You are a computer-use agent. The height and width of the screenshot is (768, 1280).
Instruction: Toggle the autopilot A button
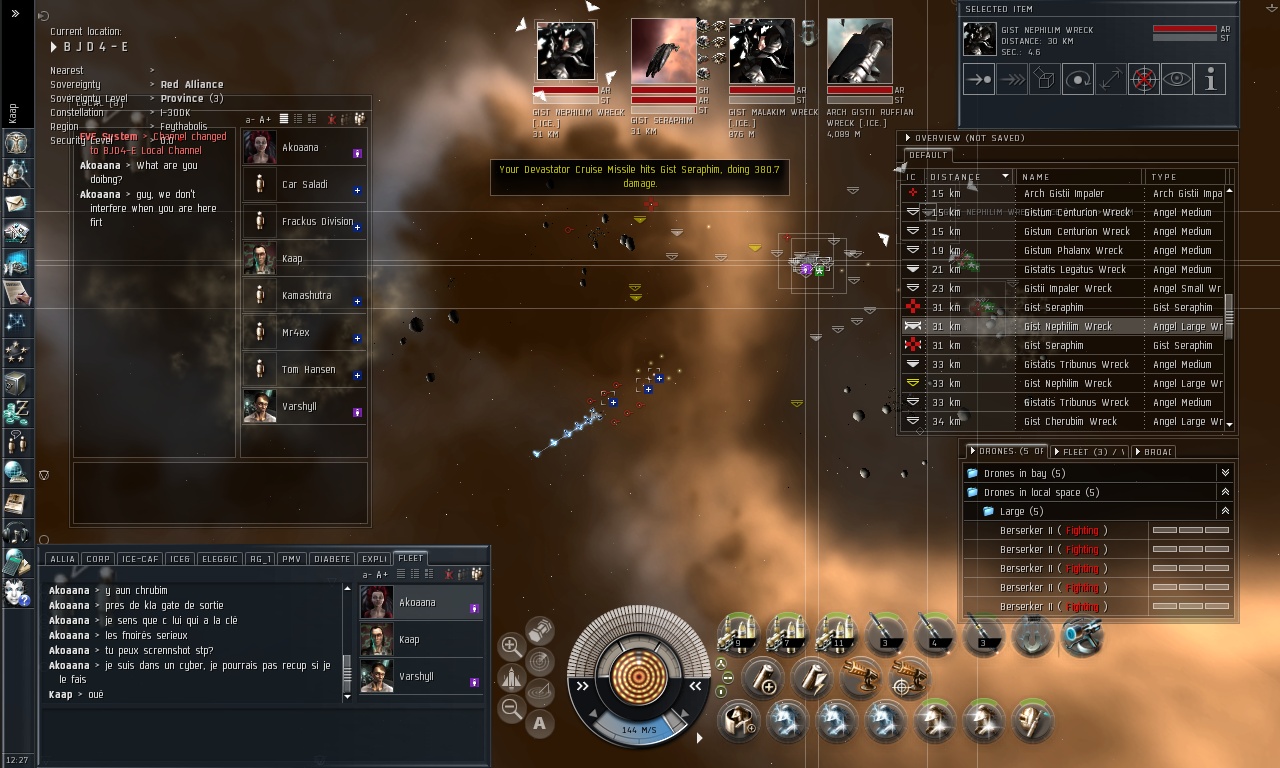540,723
